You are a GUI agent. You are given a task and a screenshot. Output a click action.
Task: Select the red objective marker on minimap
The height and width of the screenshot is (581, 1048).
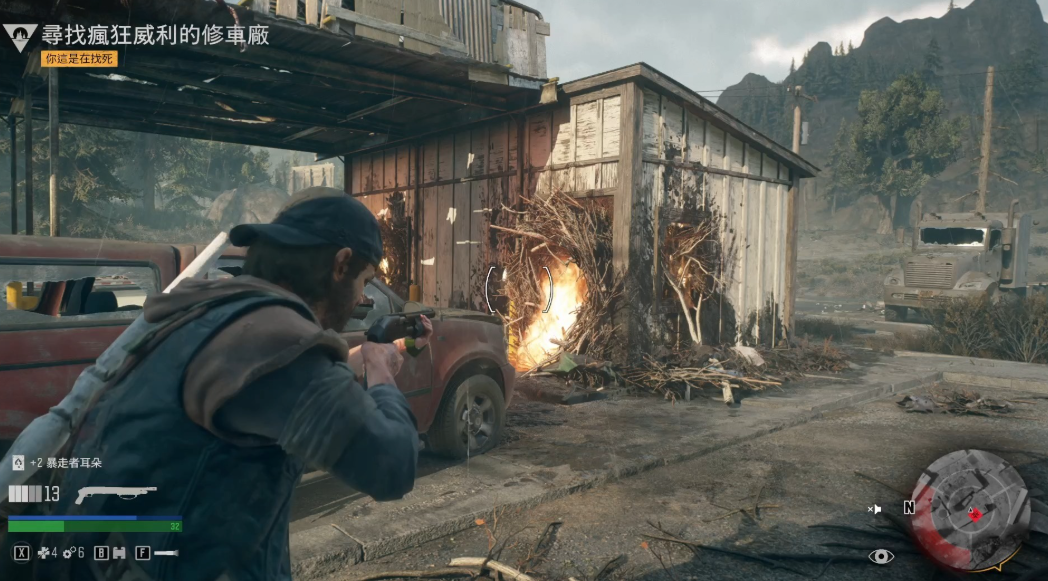tap(975, 514)
